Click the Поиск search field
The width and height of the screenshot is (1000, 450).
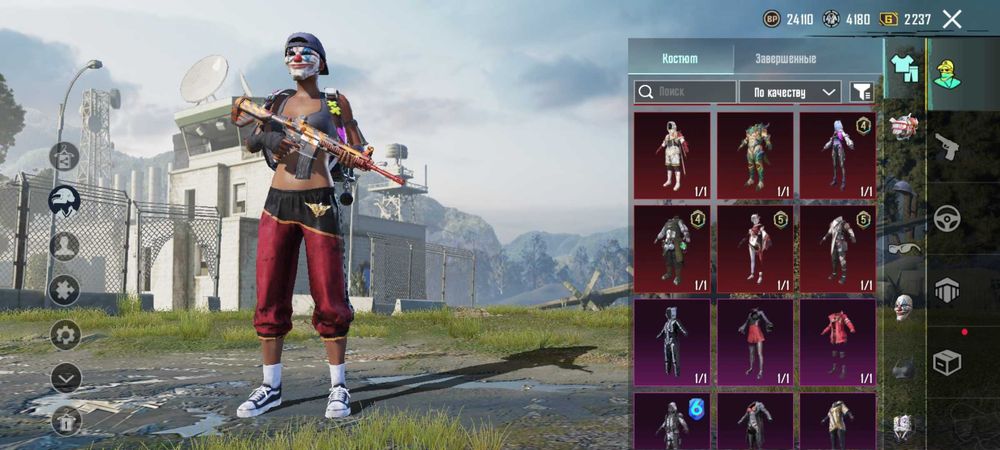pos(685,92)
